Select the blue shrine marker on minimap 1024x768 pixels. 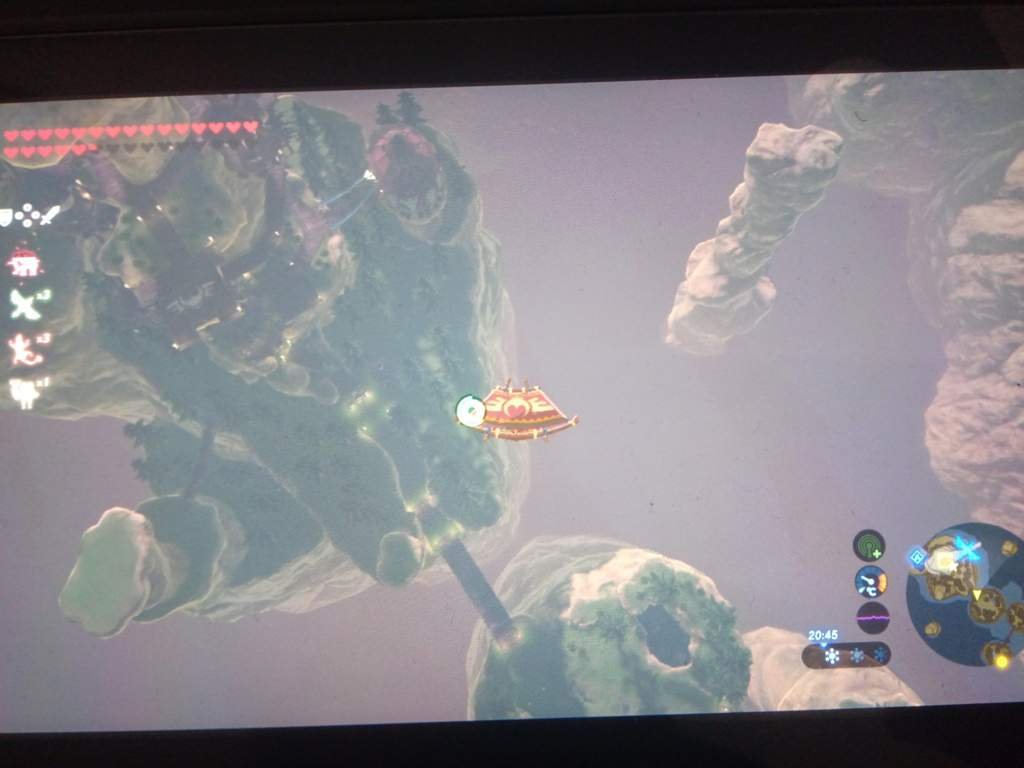pos(917,558)
